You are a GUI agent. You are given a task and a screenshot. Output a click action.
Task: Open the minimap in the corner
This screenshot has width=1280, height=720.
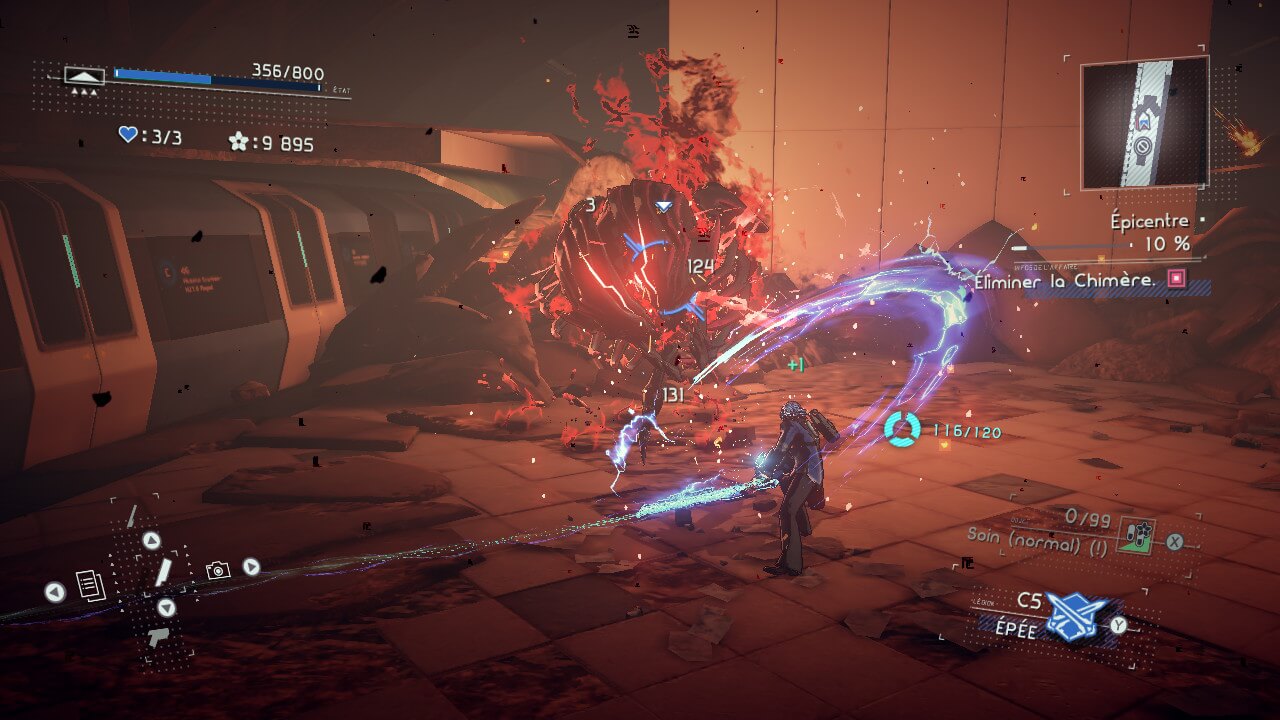[1144, 123]
